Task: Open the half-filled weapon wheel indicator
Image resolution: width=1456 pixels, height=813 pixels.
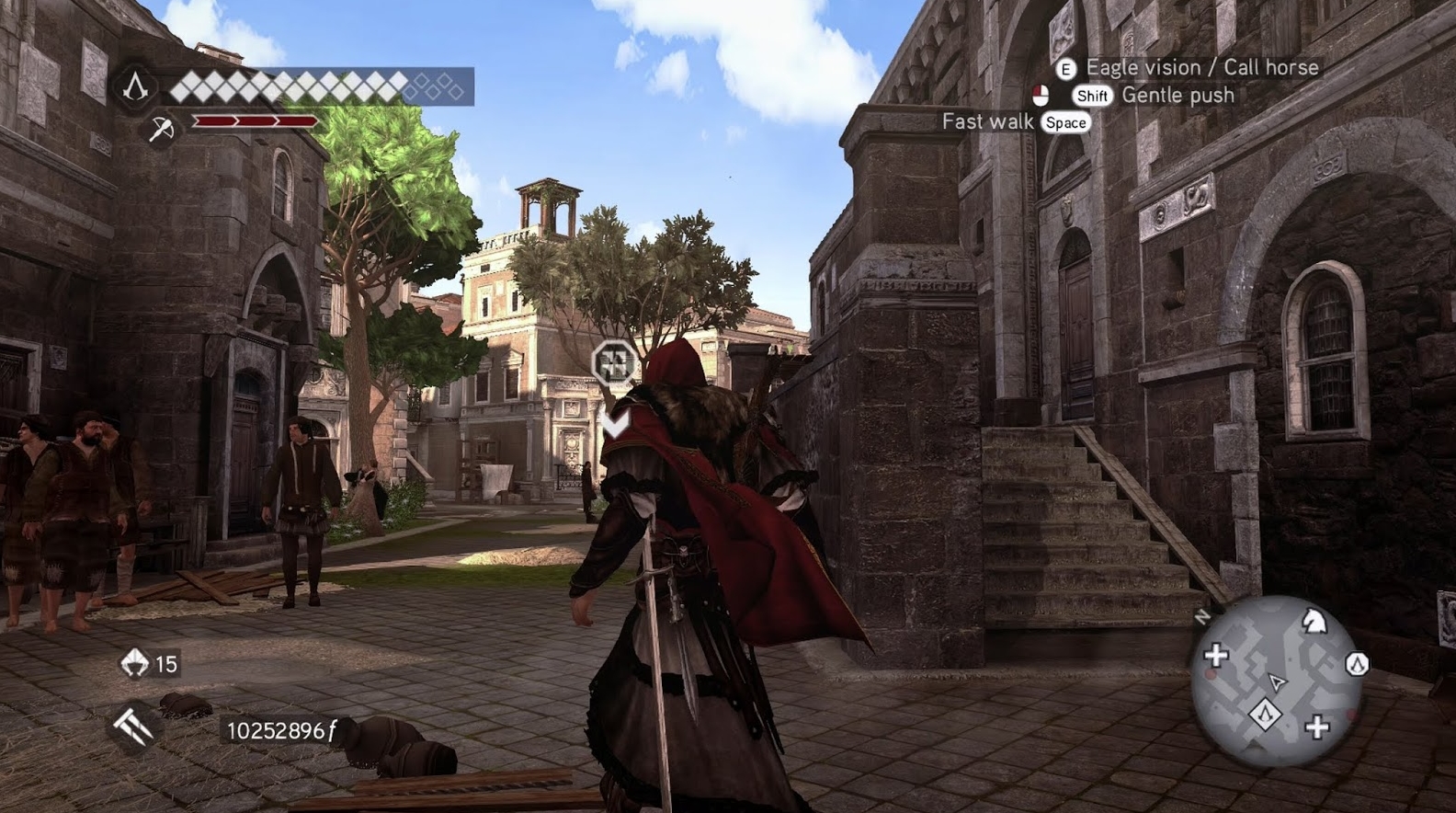Action: tap(1040, 94)
